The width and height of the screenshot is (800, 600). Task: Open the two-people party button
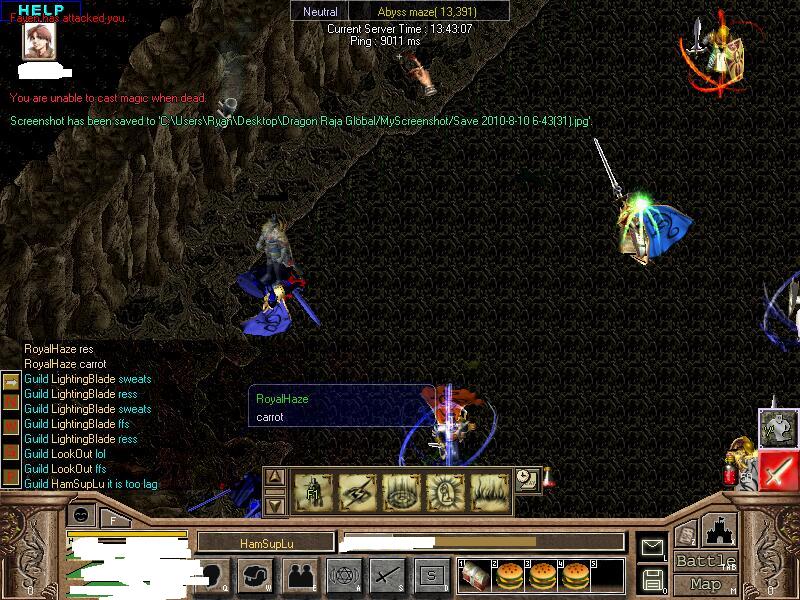[299, 575]
